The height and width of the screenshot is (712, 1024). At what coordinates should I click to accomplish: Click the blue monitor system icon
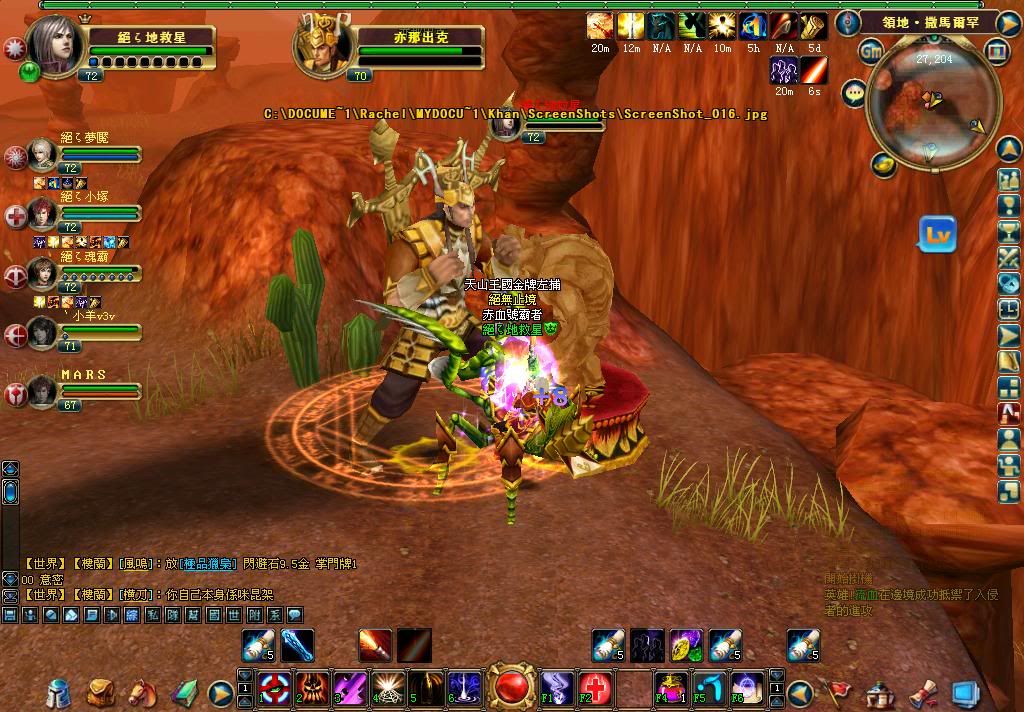click(x=965, y=692)
